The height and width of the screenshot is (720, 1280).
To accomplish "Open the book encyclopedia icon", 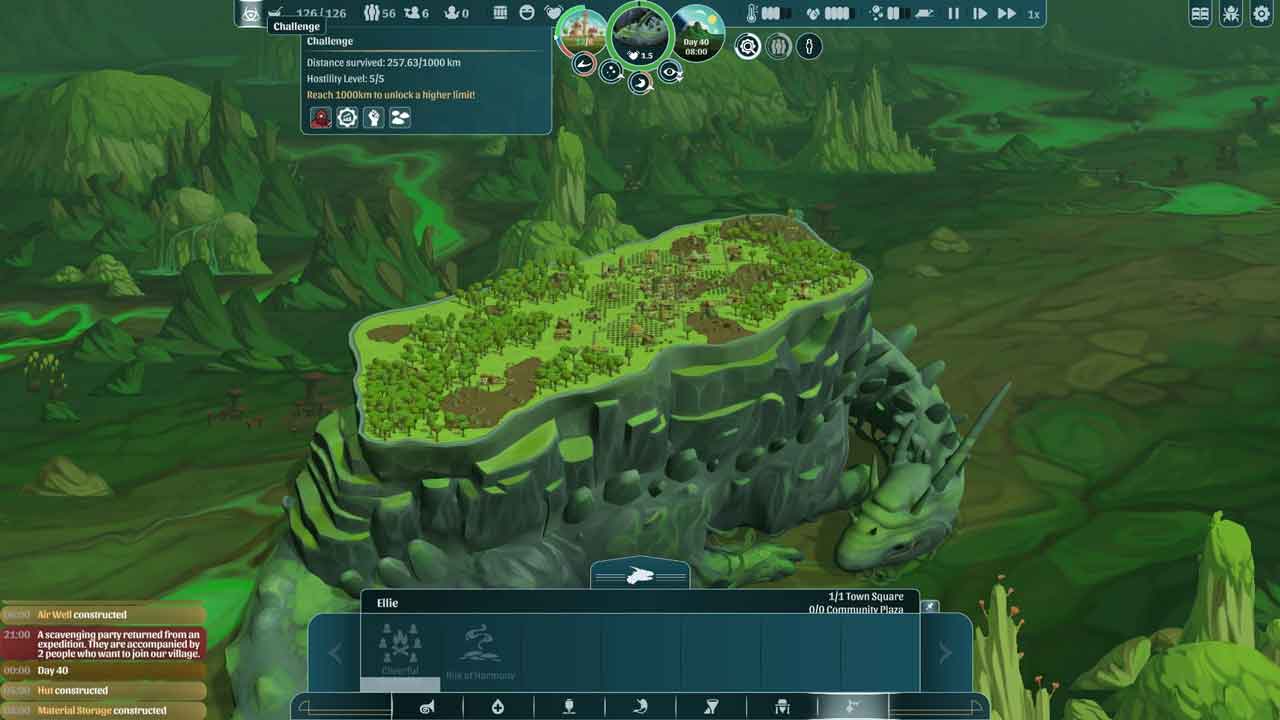I will click(x=1201, y=14).
